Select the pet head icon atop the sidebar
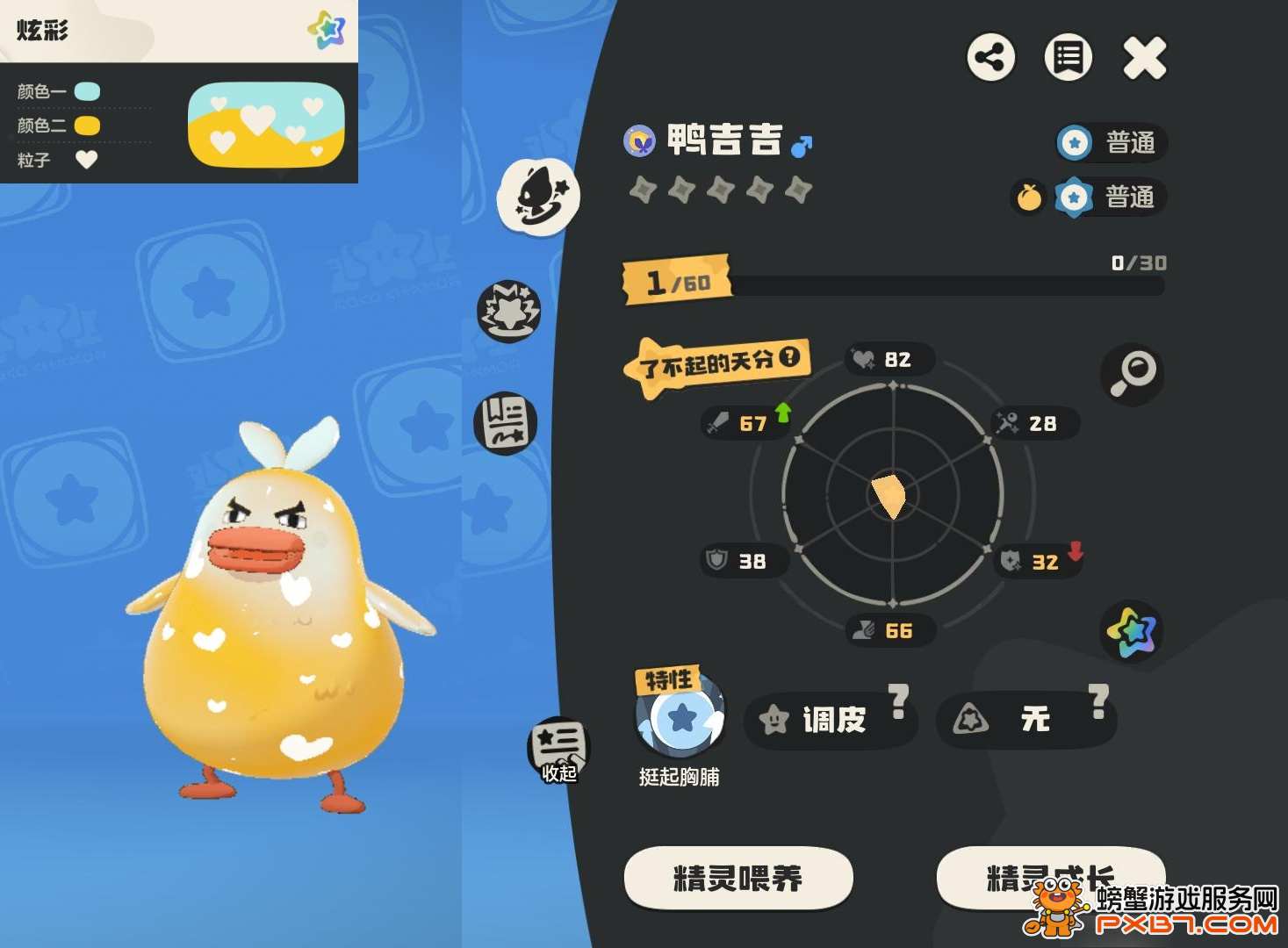 [539, 197]
